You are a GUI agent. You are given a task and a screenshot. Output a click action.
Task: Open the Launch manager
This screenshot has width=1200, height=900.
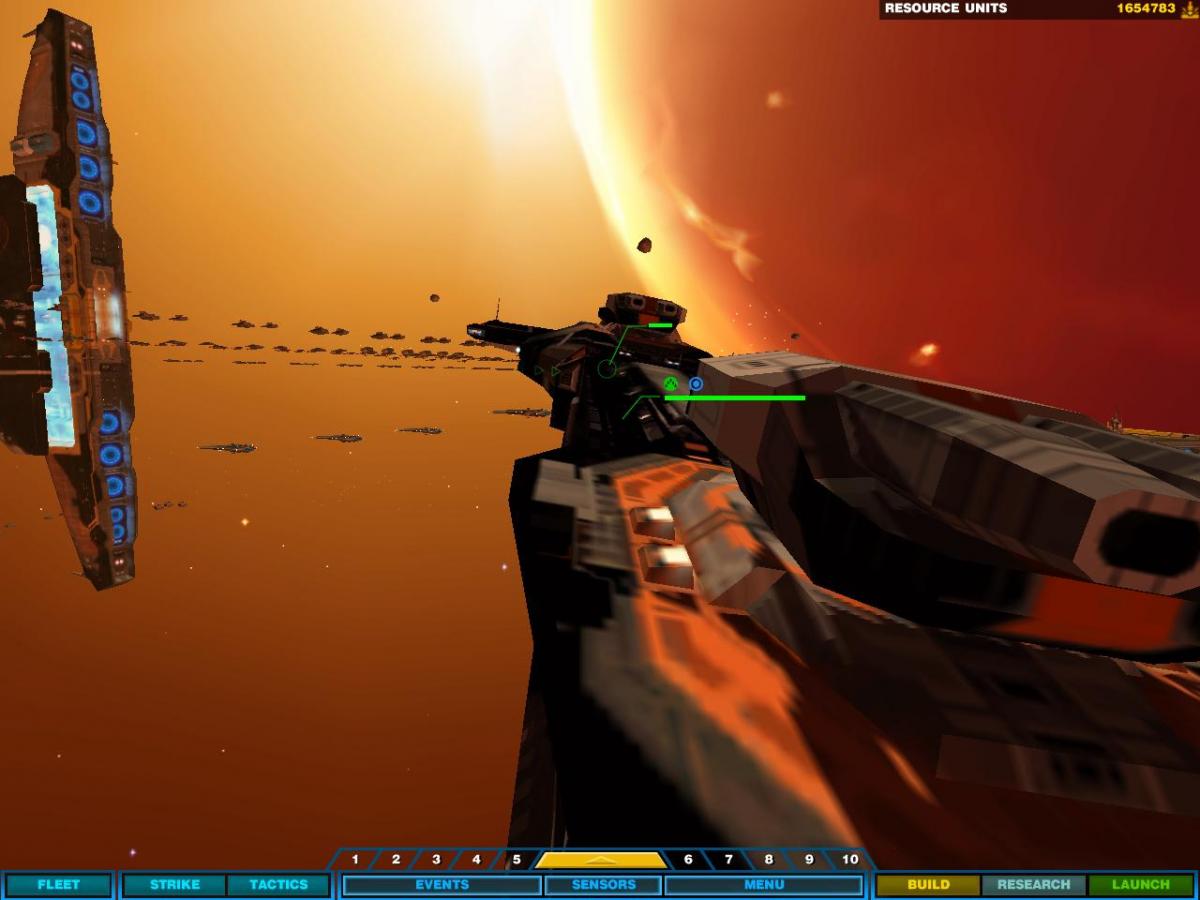pyautogui.click(x=1140, y=885)
